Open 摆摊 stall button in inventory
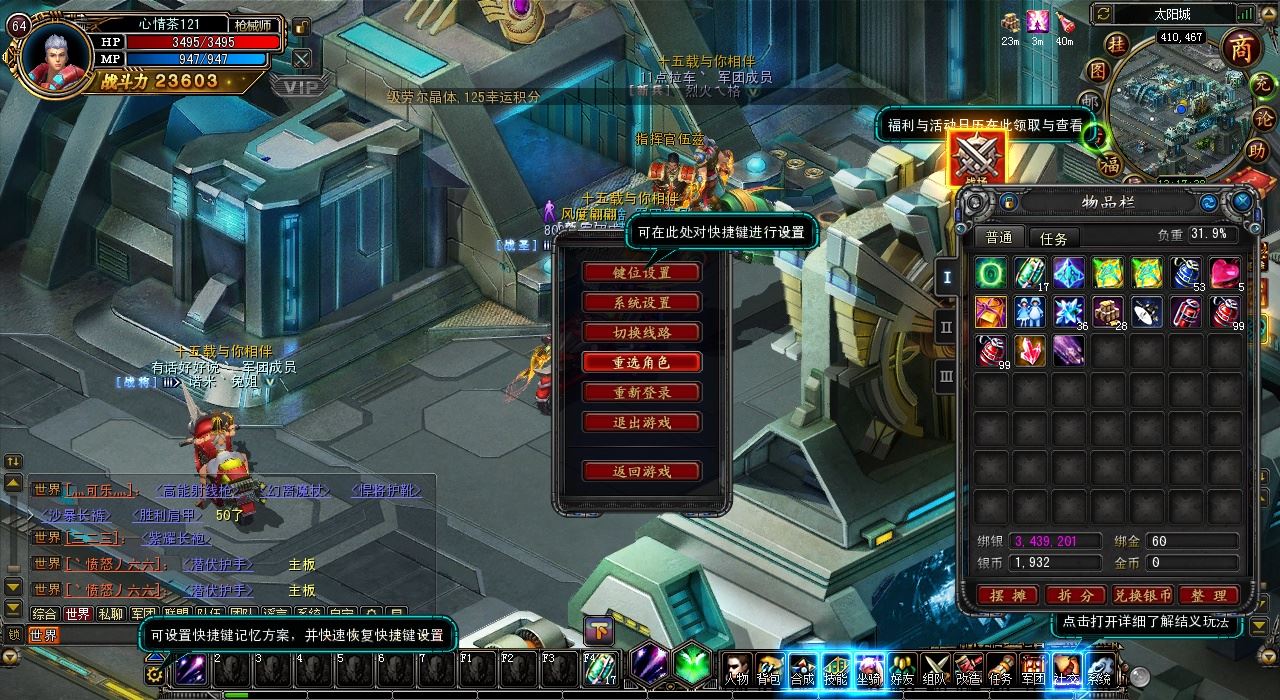Viewport: 1280px width, 700px height. pyautogui.click(x=1009, y=595)
